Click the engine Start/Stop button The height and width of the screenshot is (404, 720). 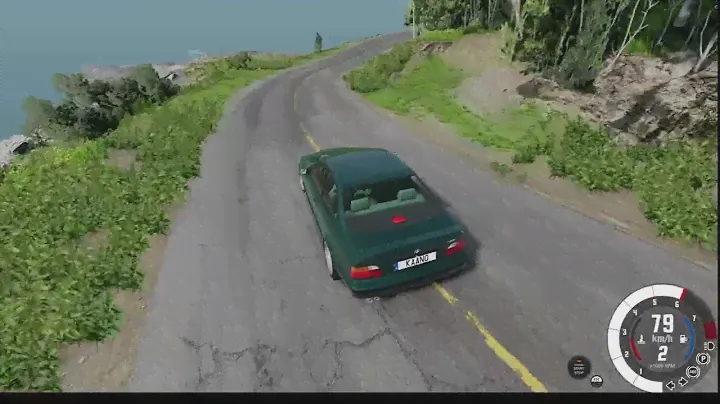click(579, 367)
